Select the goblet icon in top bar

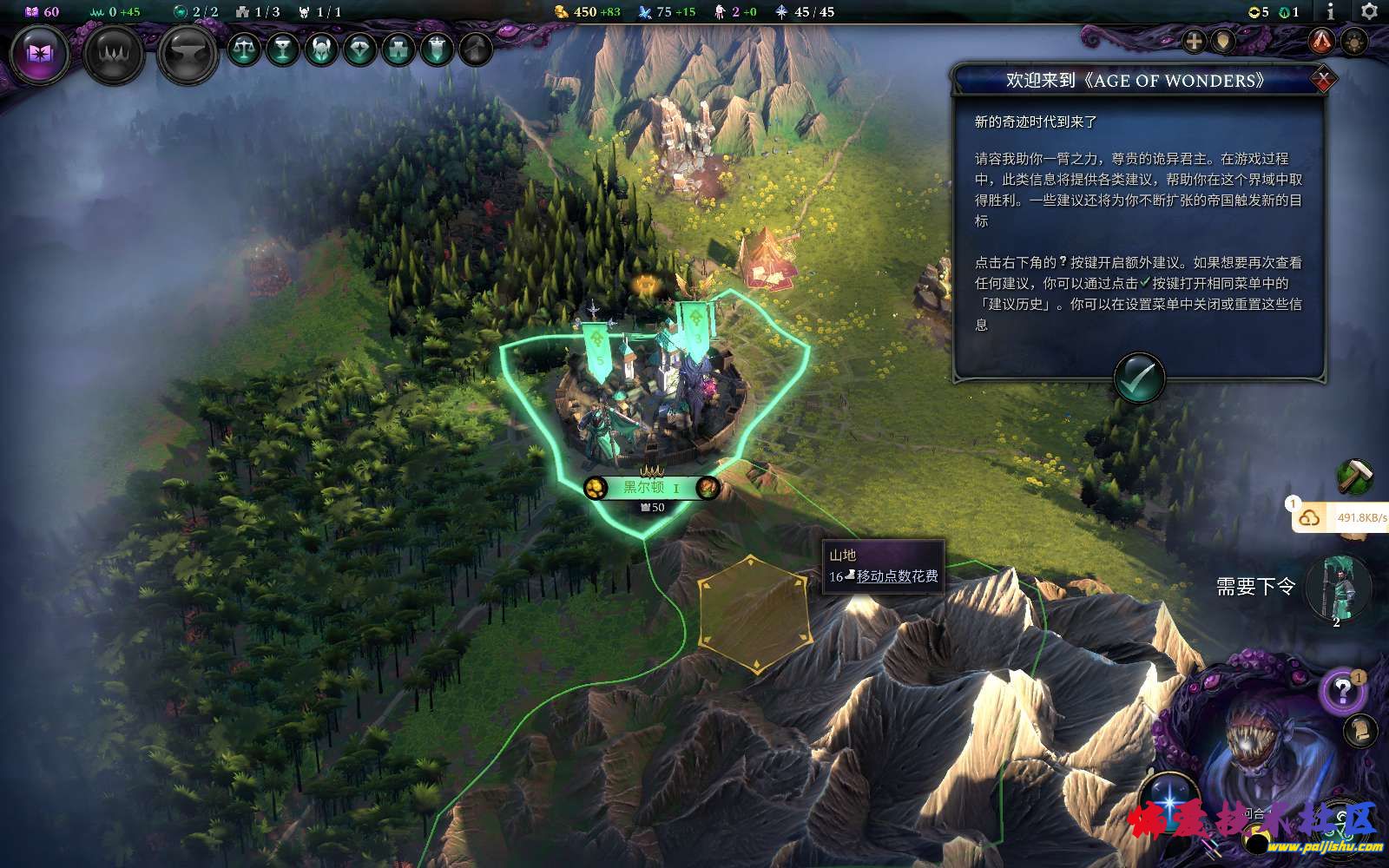[282, 49]
